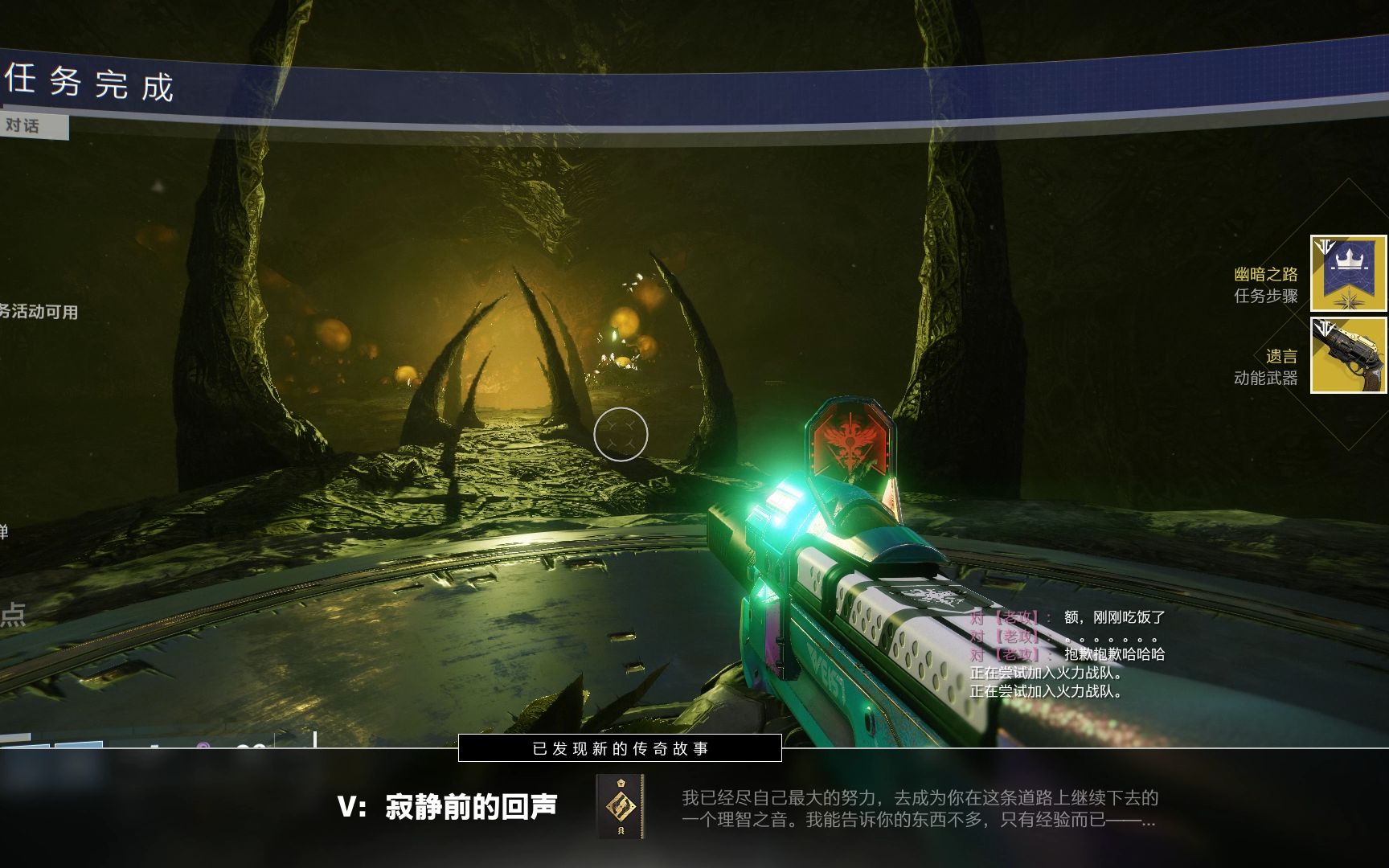This screenshot has width=1389, height=868.
Task: Open the lore book icon beside 寂静前的回声
Action: tap(620, 806)
